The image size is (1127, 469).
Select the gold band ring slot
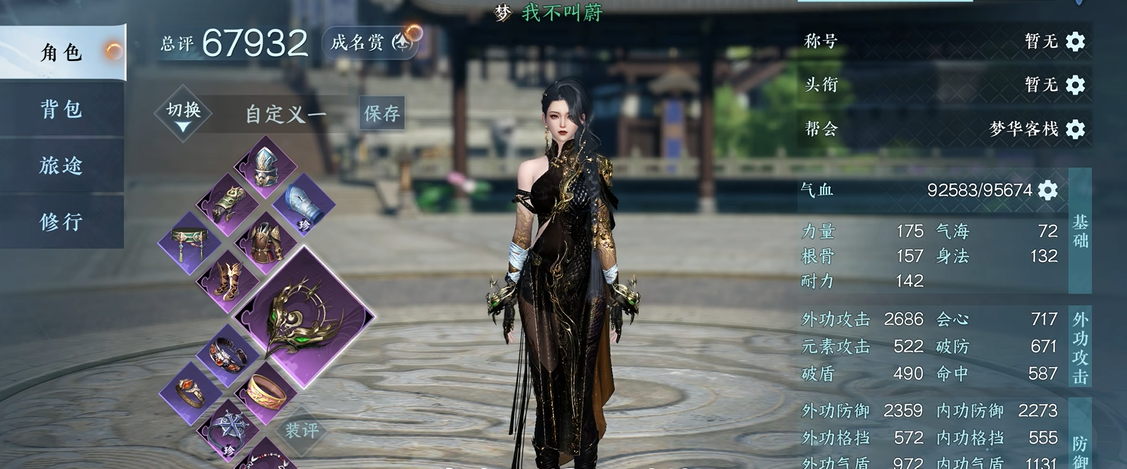[266, 392]
